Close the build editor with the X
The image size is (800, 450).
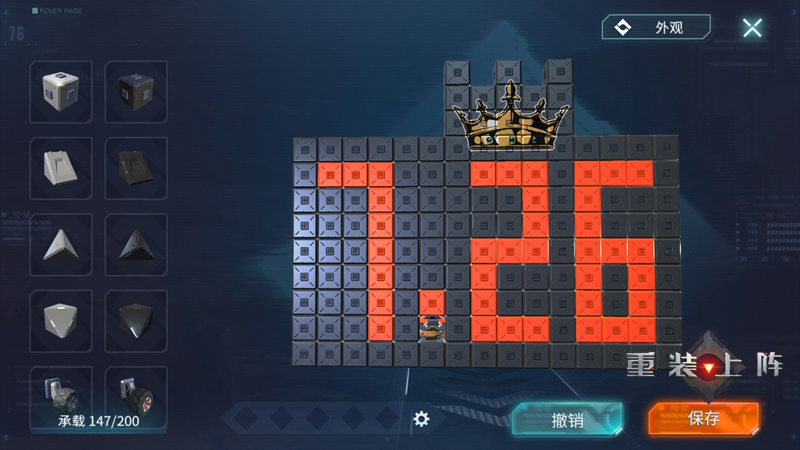tap(752, 28)
